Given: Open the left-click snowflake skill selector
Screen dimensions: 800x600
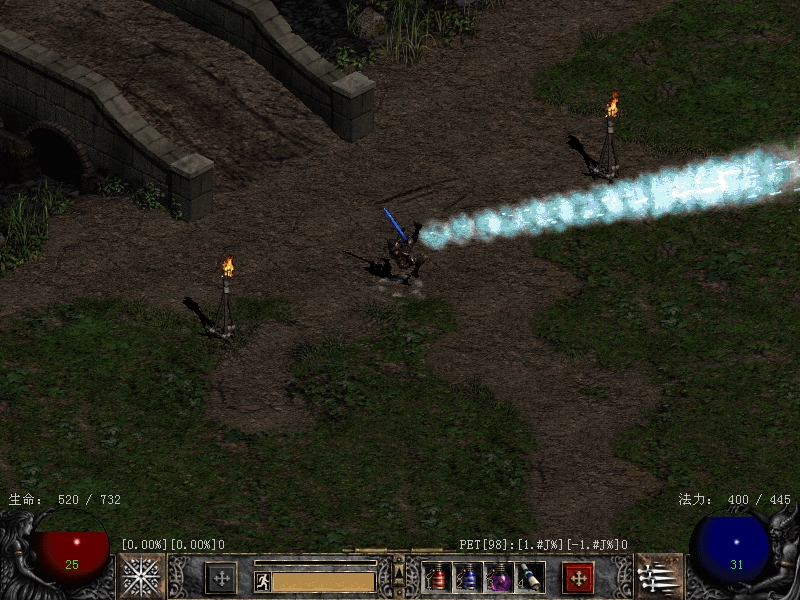Looking at the screenshot, I should point(142,576).
